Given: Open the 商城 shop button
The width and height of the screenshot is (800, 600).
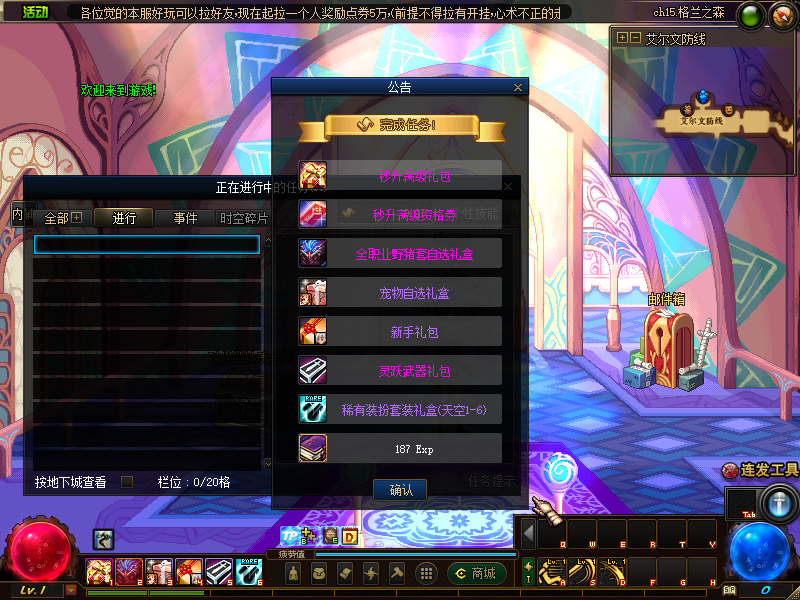Looking at the screenshot, I should tap(478, 573).
